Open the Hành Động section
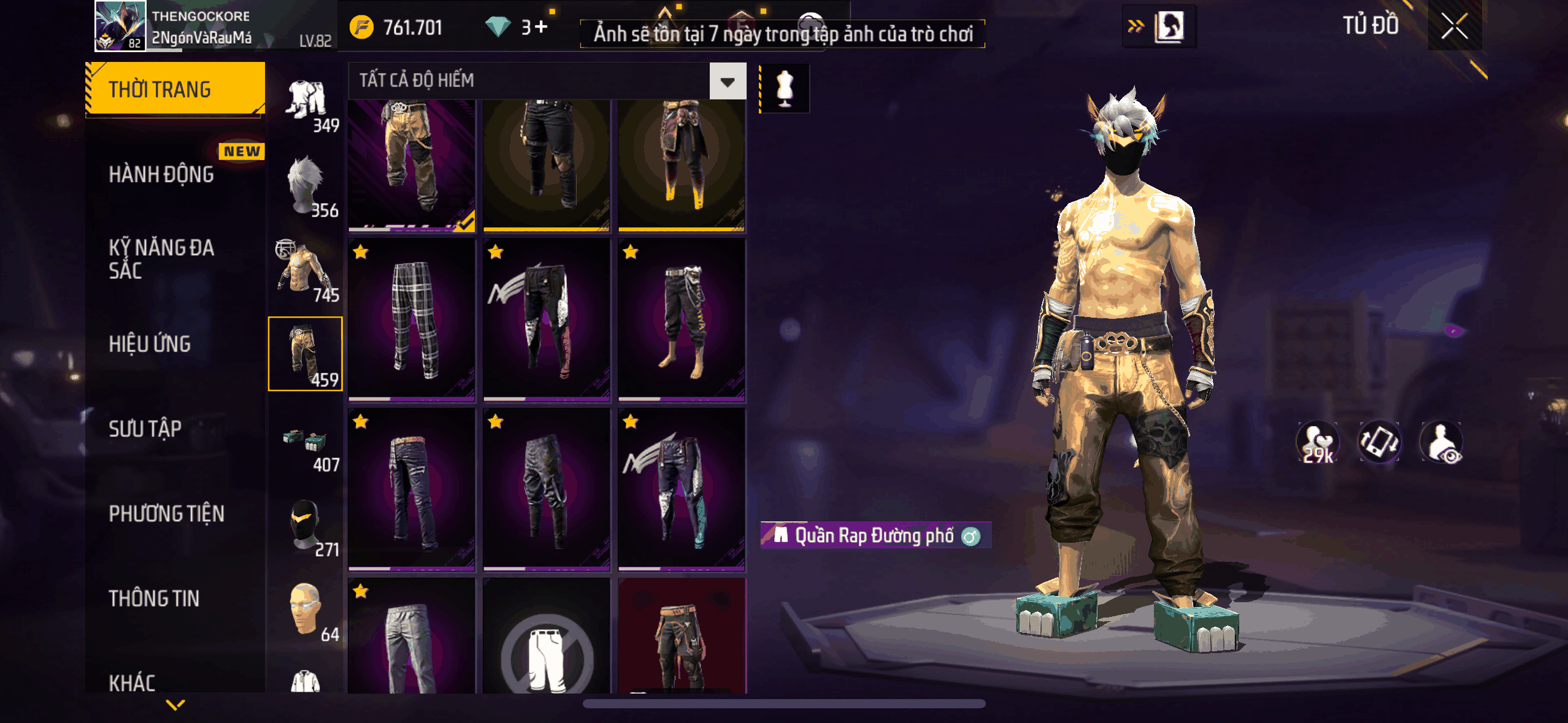Viewport: 1568px width, 723px height. 162,175
